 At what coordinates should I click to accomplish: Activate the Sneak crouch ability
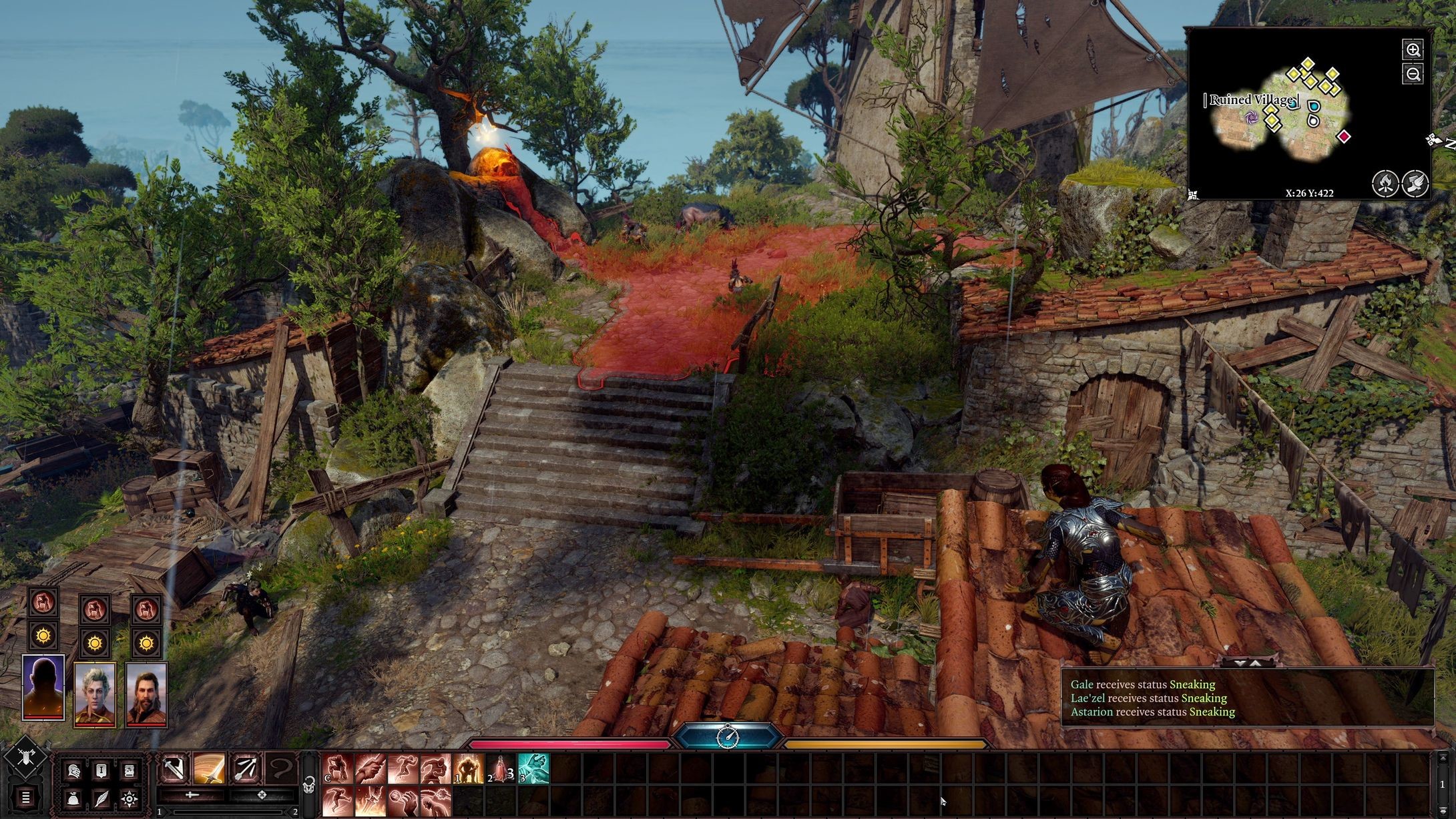coord(337,769)
